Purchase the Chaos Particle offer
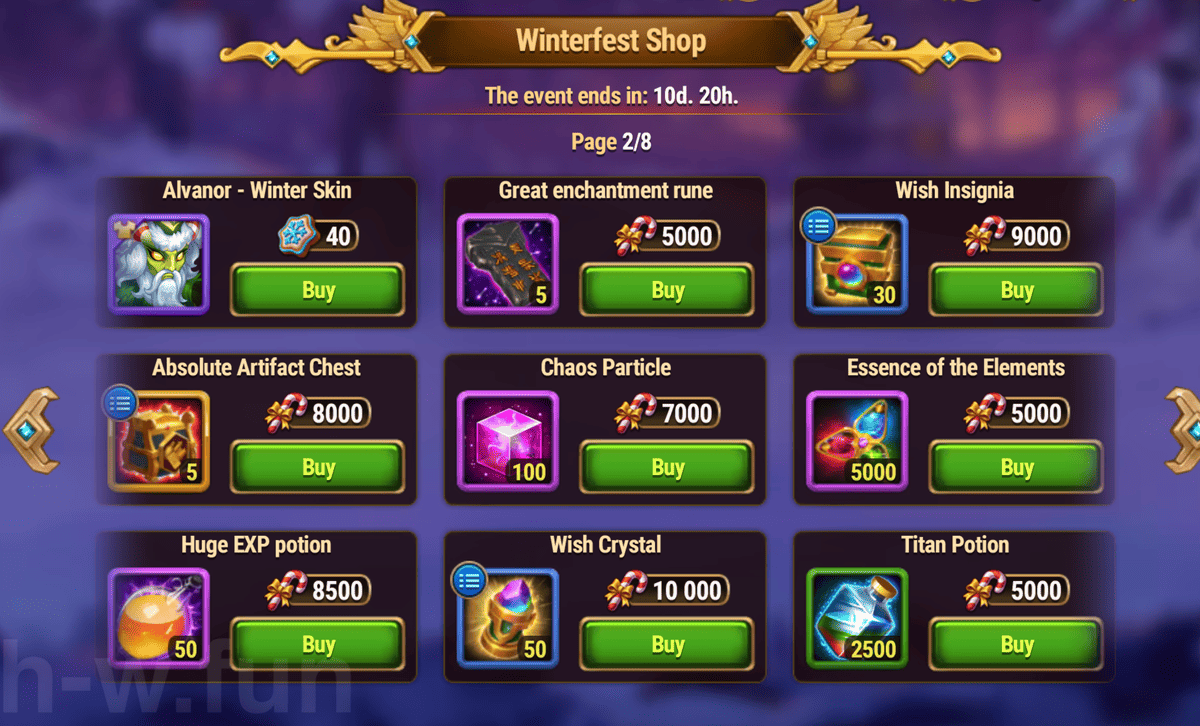This screenshot has width=1200, height=726. coord(667,467)
